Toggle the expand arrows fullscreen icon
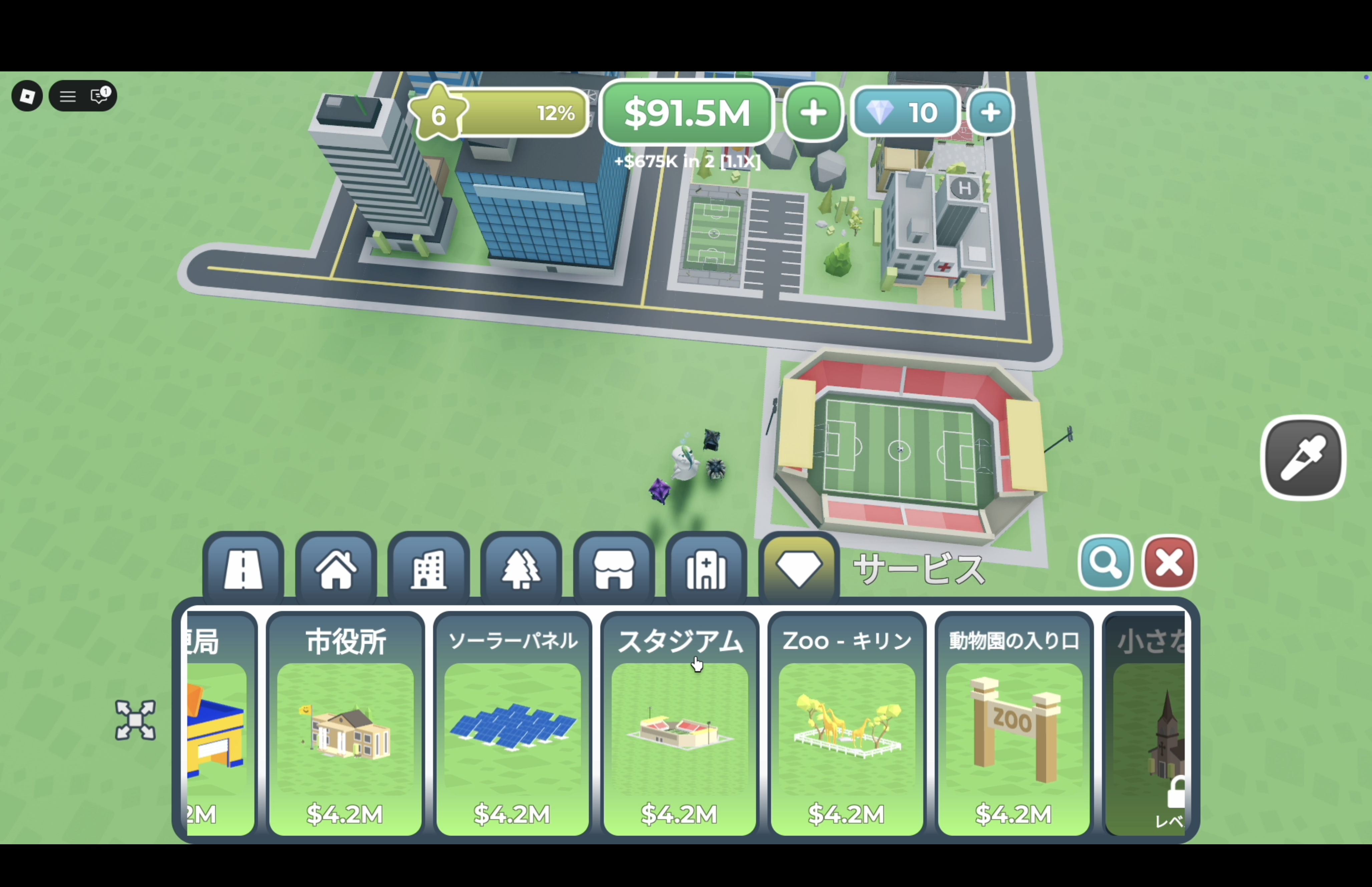1372x887 pixels. pyautogui.click(x=135, y=719)
